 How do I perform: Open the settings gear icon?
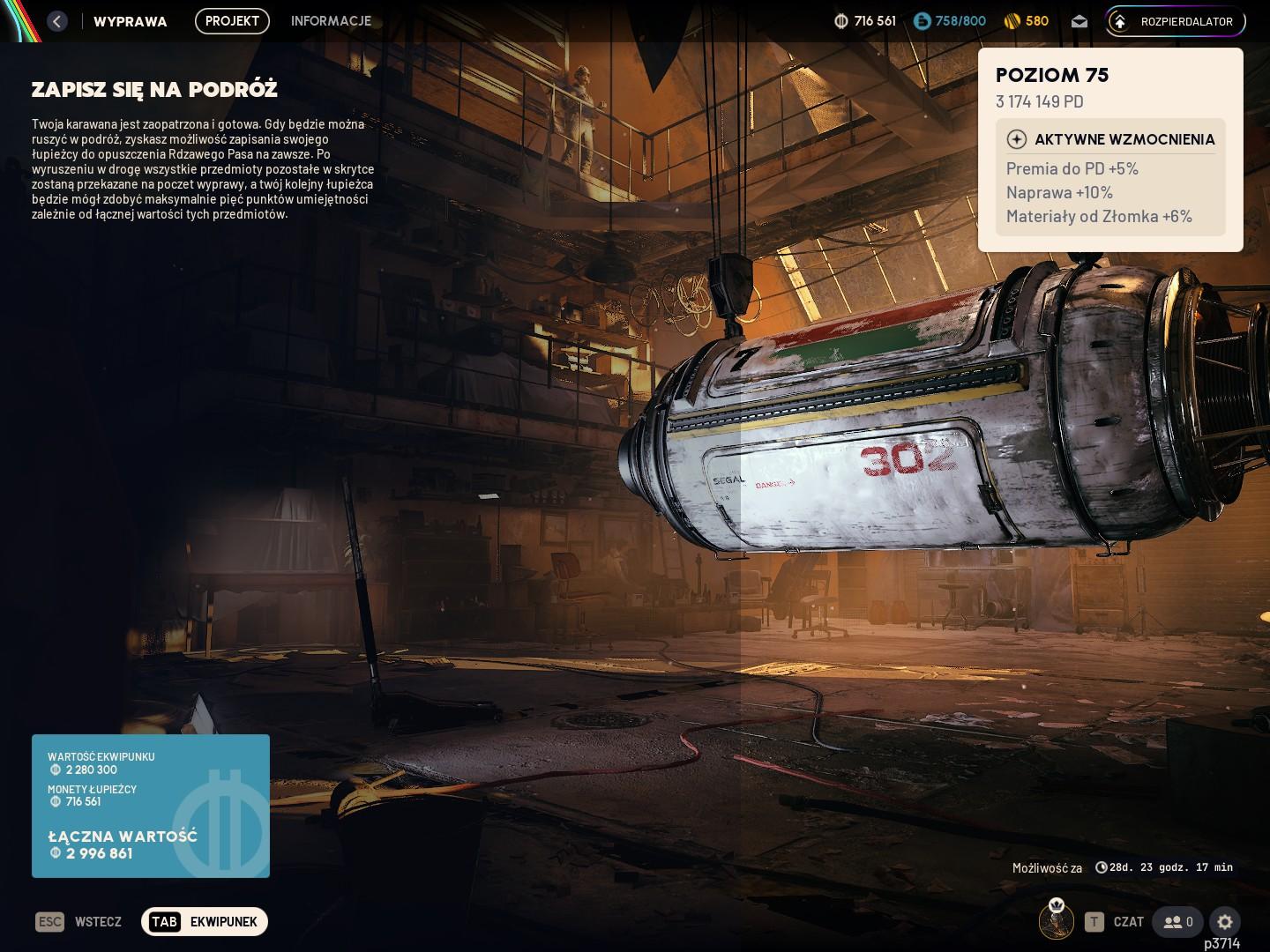click(x=1225, y=922)
